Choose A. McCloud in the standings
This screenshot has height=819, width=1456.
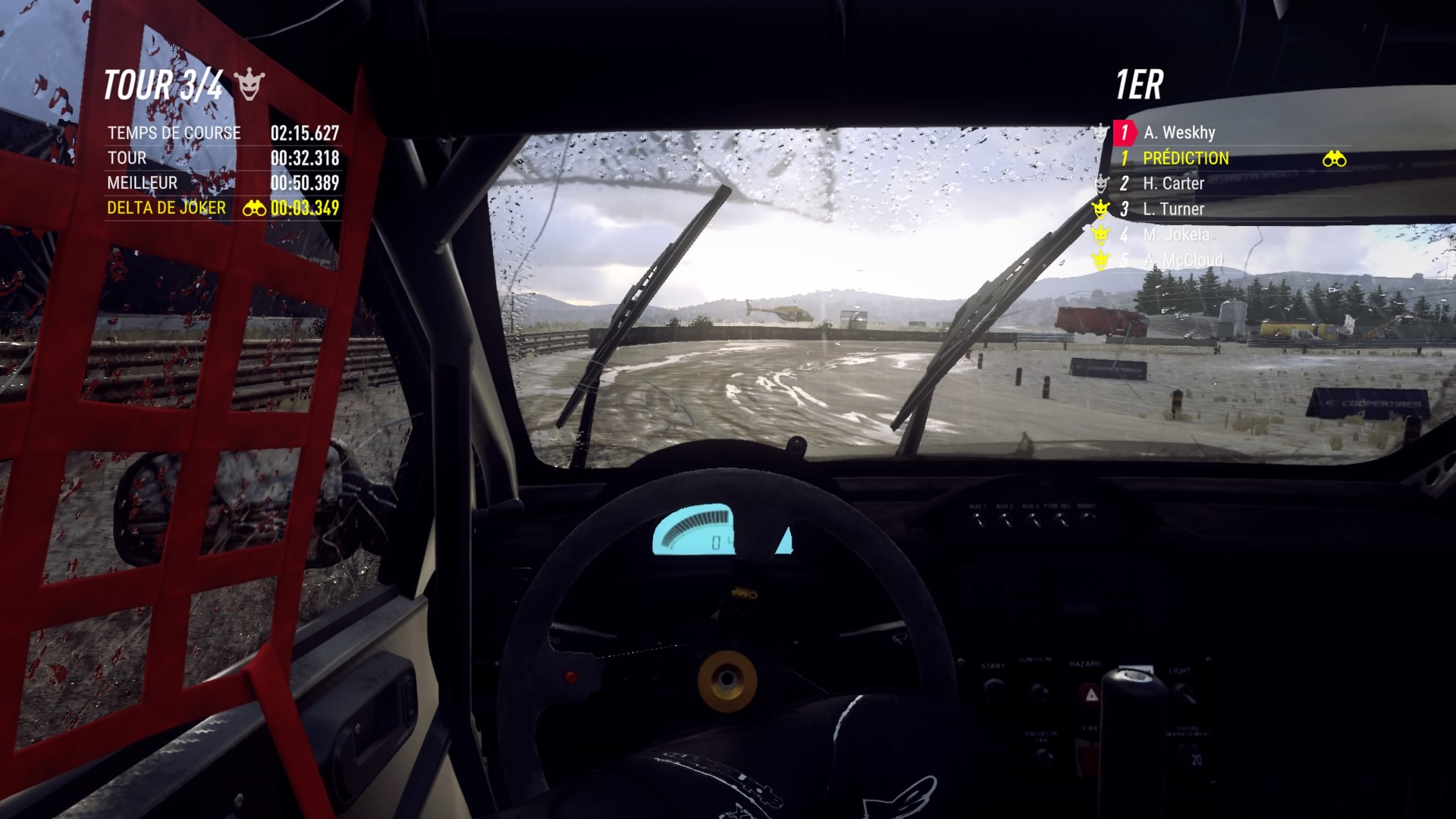[x=1183, y=261]
